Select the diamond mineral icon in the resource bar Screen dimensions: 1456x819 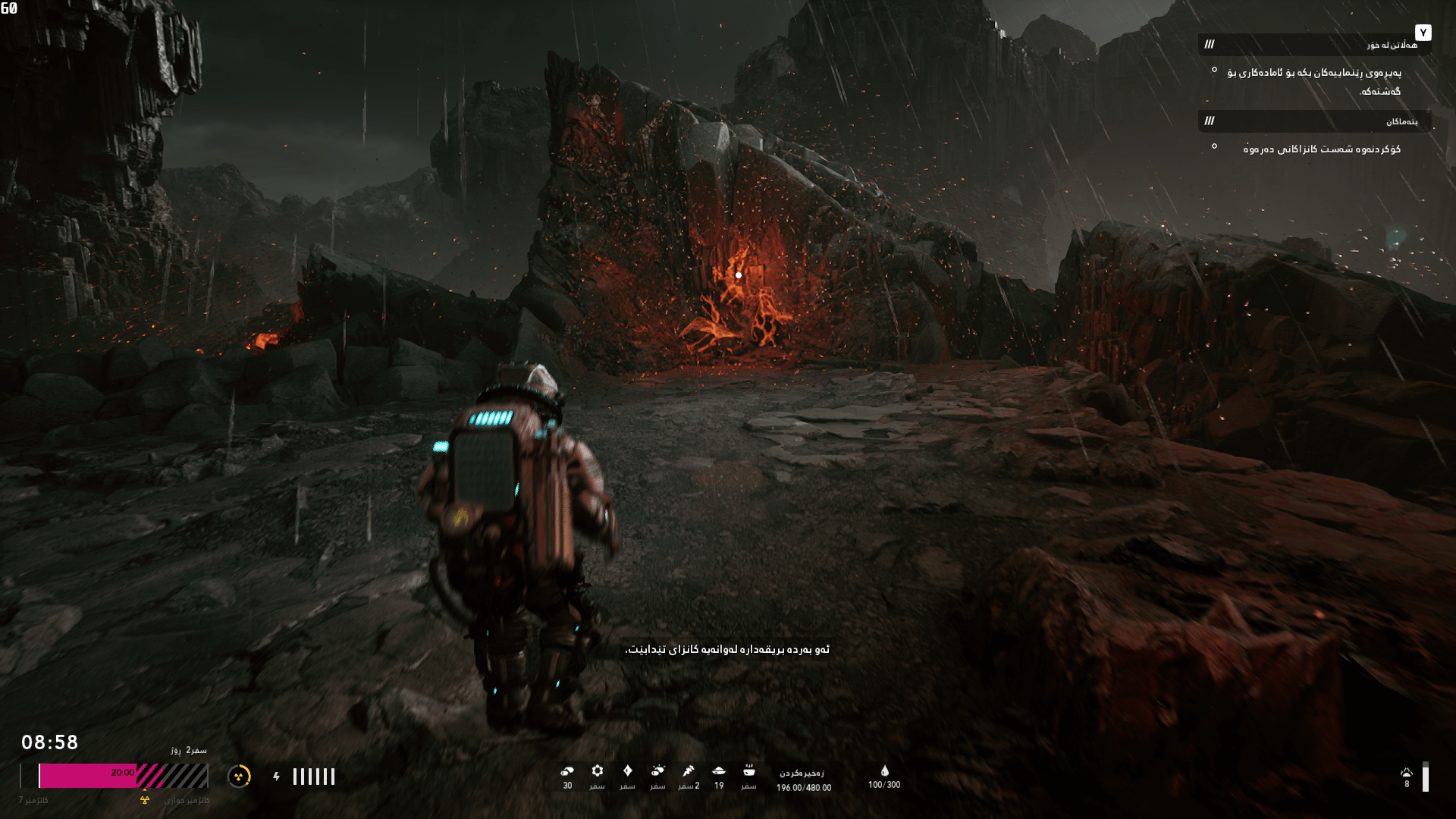tap(628, 772)
